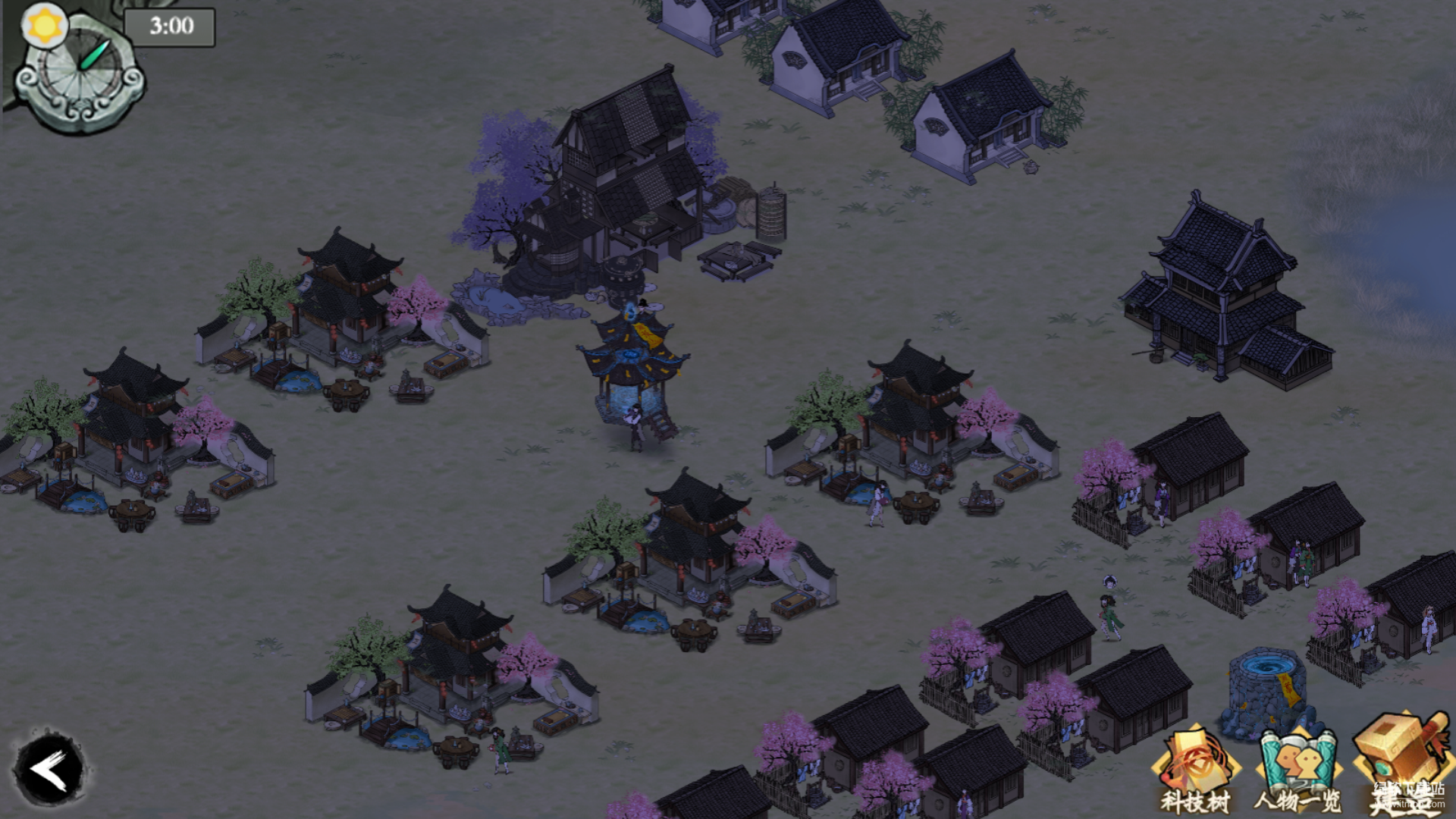Open the 建造 build menu
Viewport: 1456px width, 819px height.
(x=1403, y=766)
